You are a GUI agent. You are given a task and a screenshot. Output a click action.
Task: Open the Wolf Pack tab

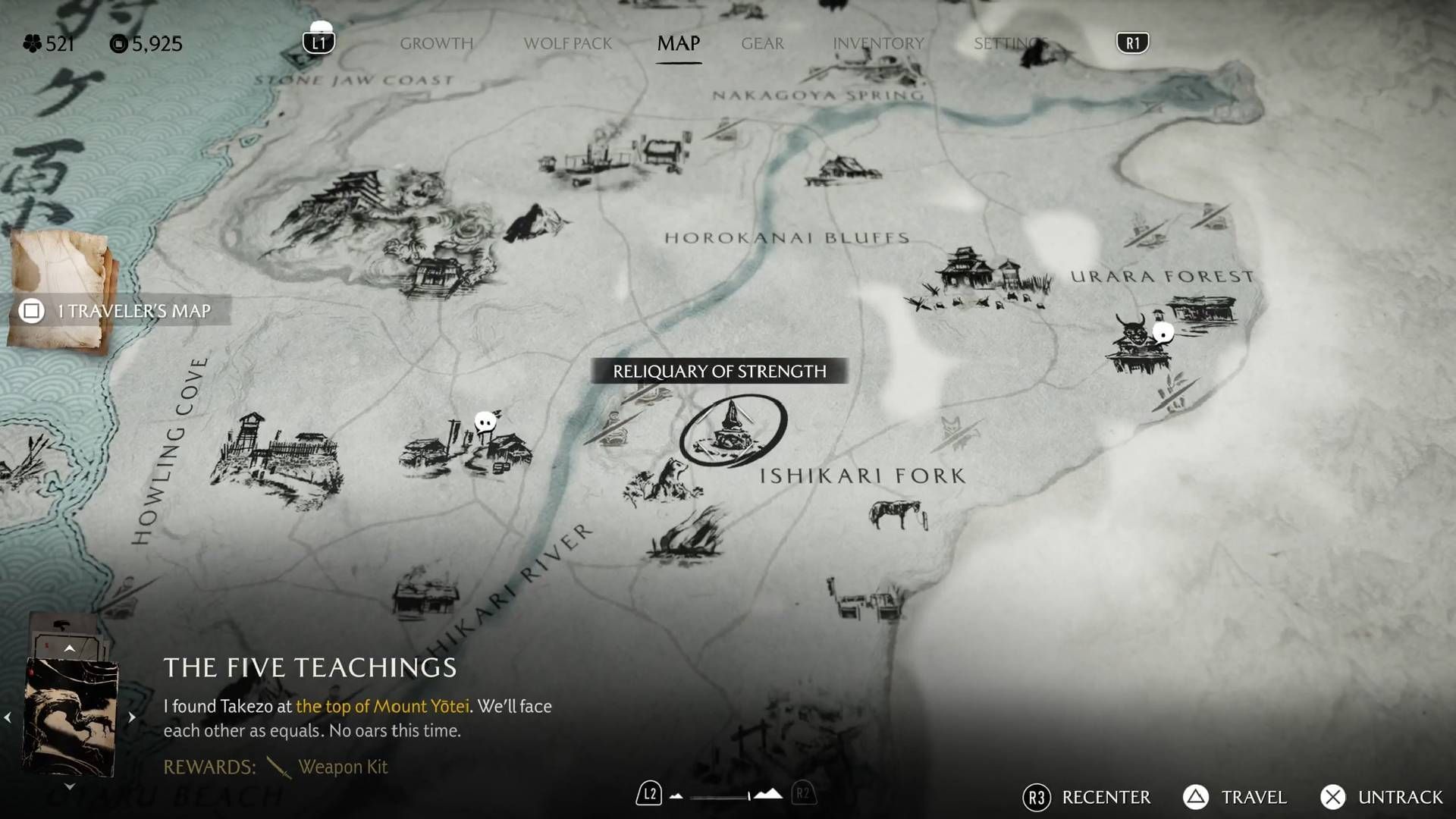[x=567, y=44]
